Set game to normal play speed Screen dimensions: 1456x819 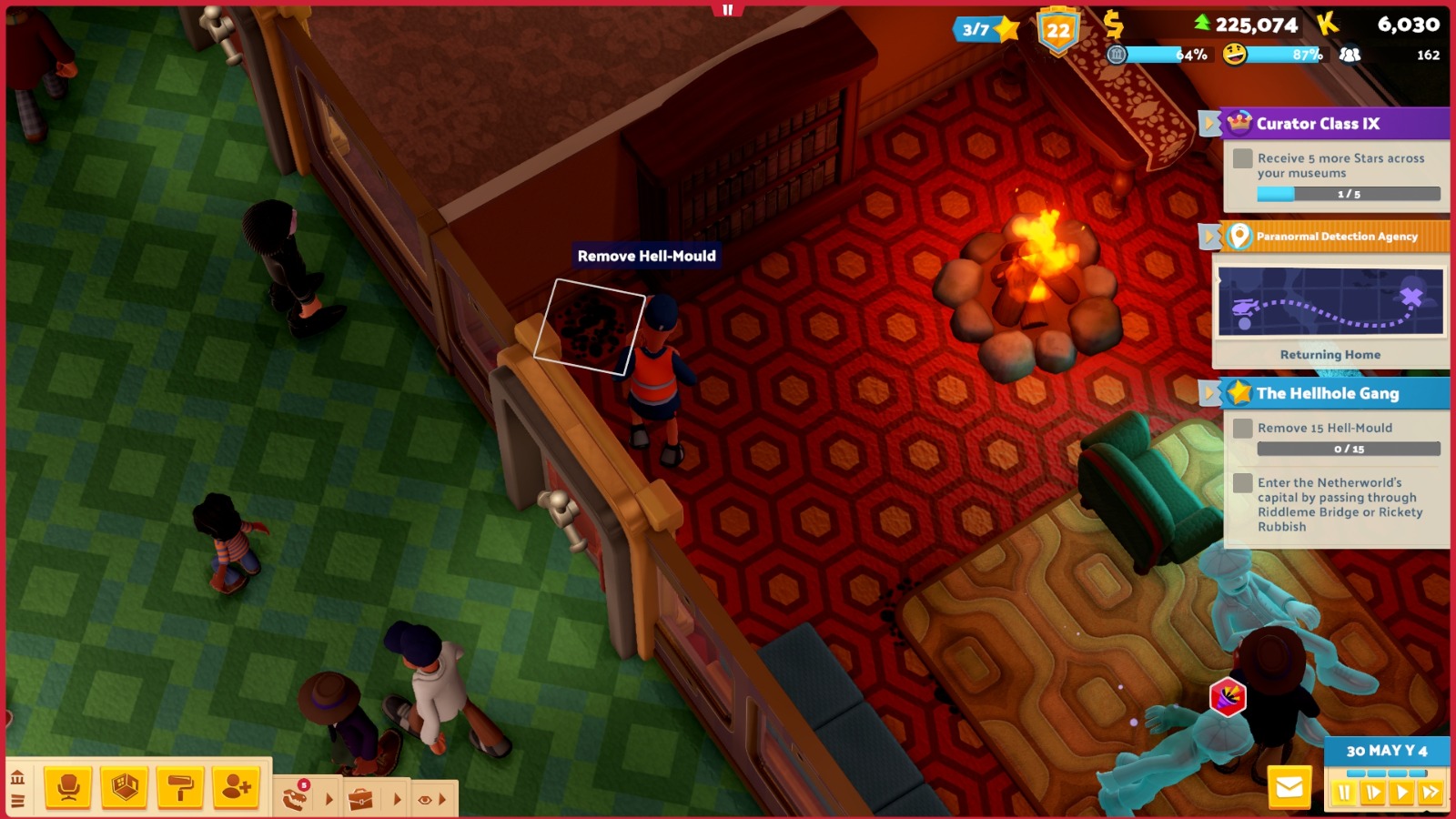pos(1402,793)
